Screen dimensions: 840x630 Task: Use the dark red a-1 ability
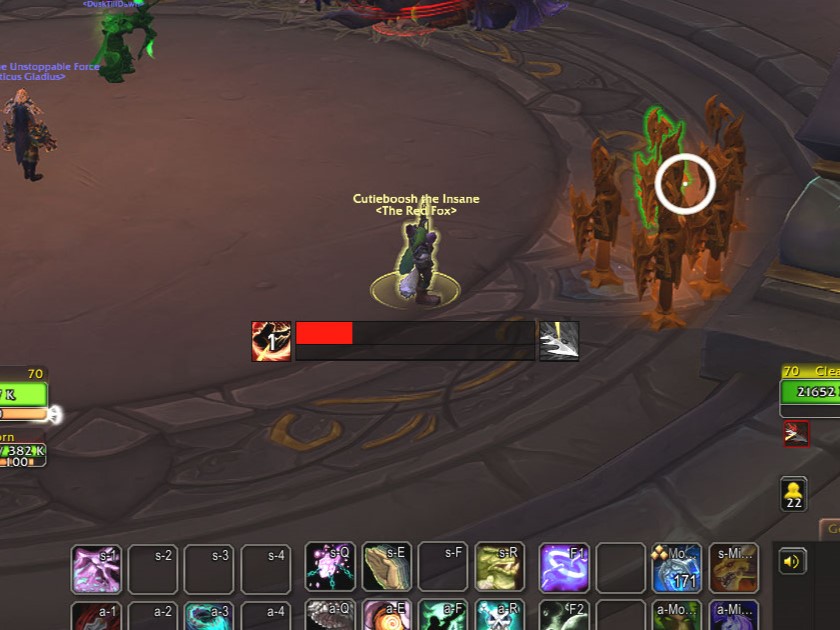point(96,616)
